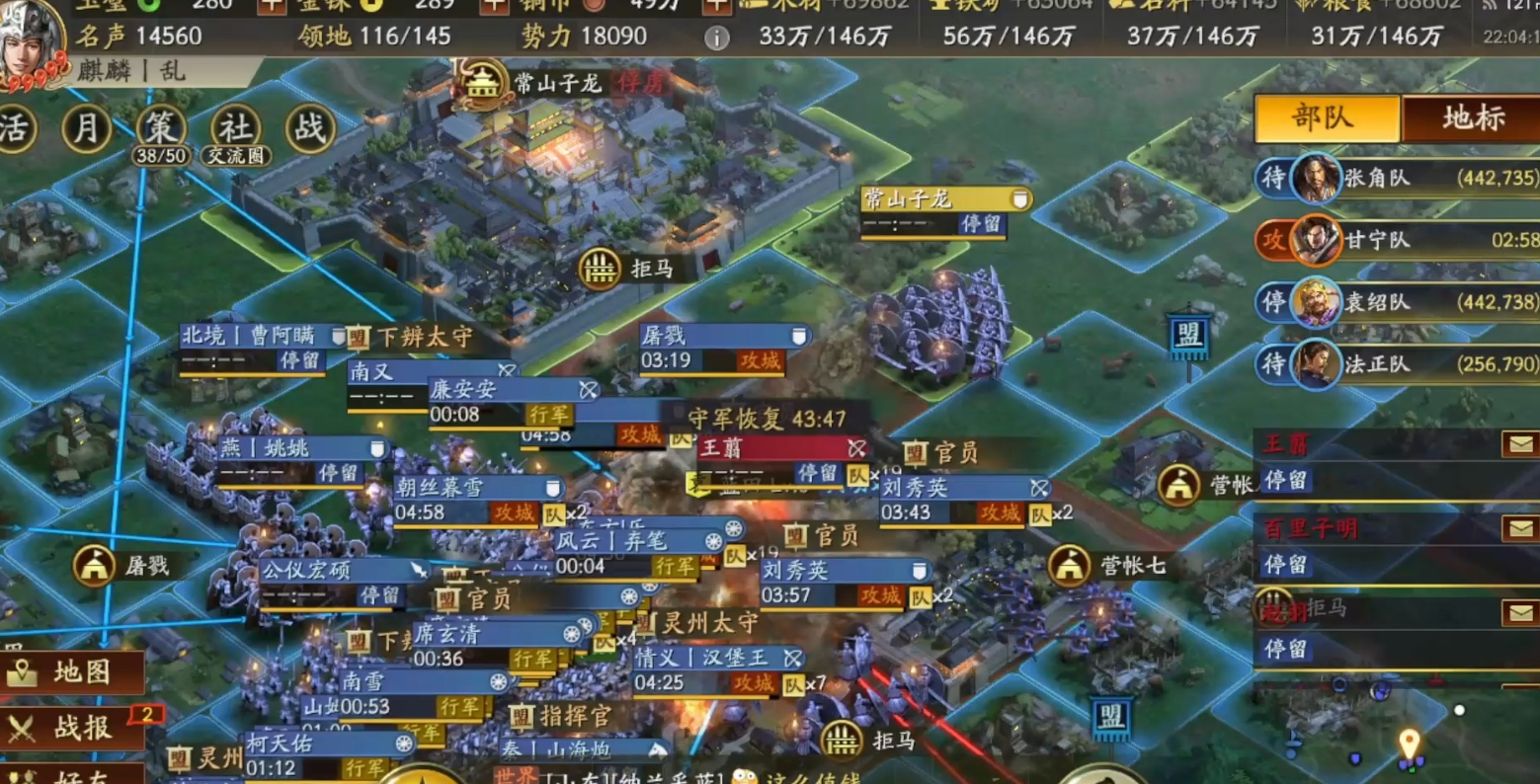Viewport: 1540px width, 784px height.
Task: Click the 屠戮 camp icon on the left
Action: [95, 564]
